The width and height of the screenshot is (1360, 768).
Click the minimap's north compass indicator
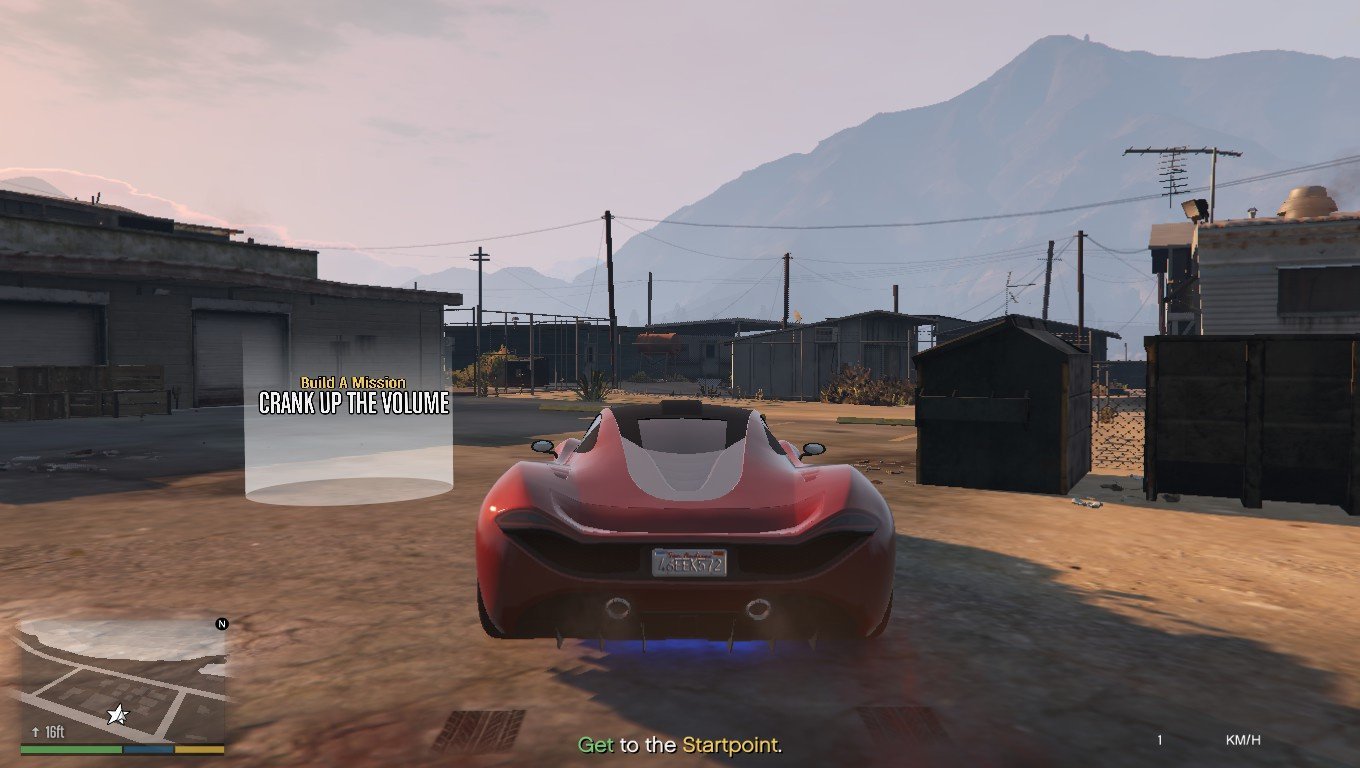pos(221,624)
